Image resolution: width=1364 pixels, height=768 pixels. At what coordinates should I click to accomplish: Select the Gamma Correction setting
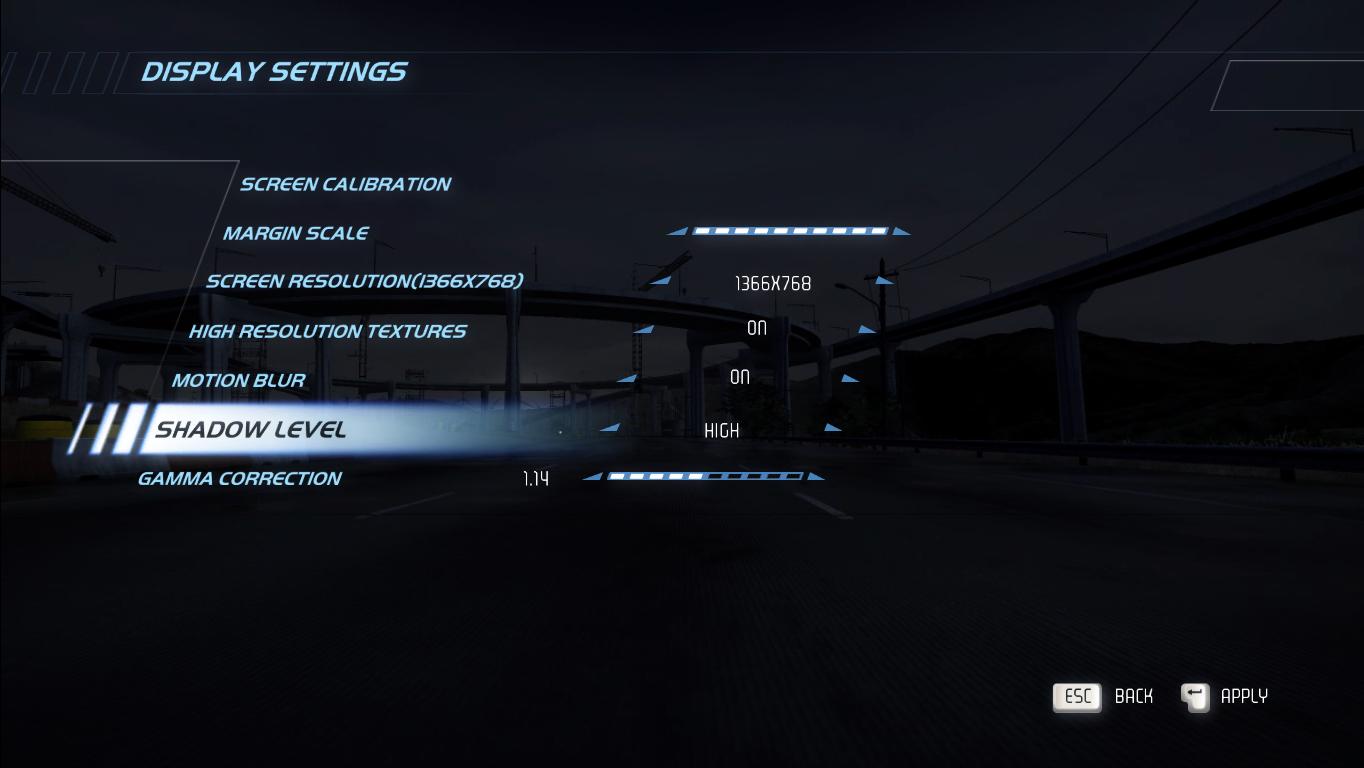[239, 478]
